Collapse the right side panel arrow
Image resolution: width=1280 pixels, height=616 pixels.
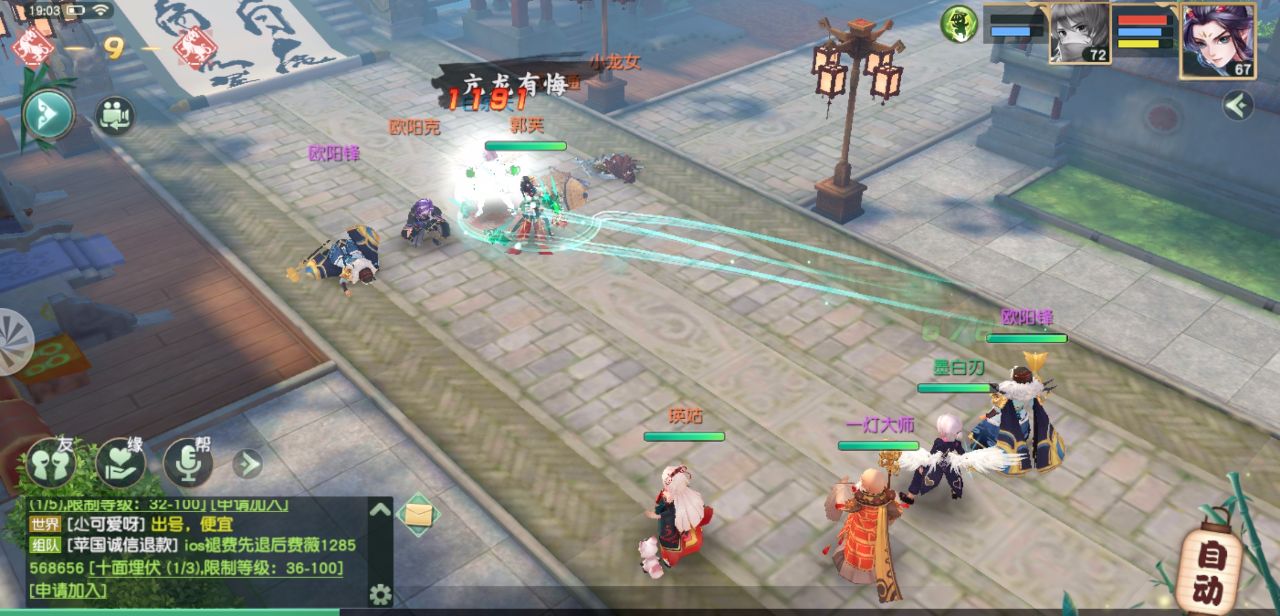coord(1238,105)
